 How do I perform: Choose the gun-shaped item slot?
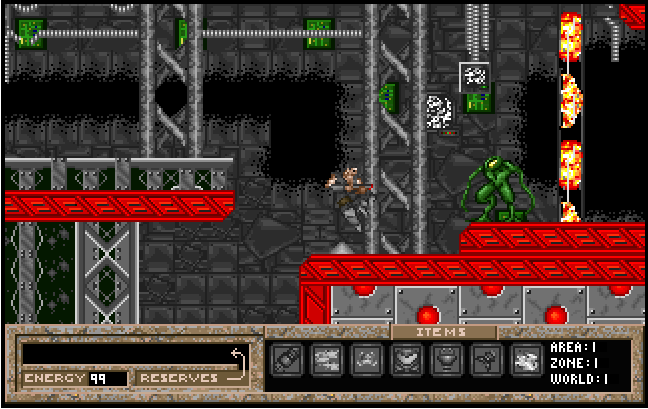(x=326, y=360)
